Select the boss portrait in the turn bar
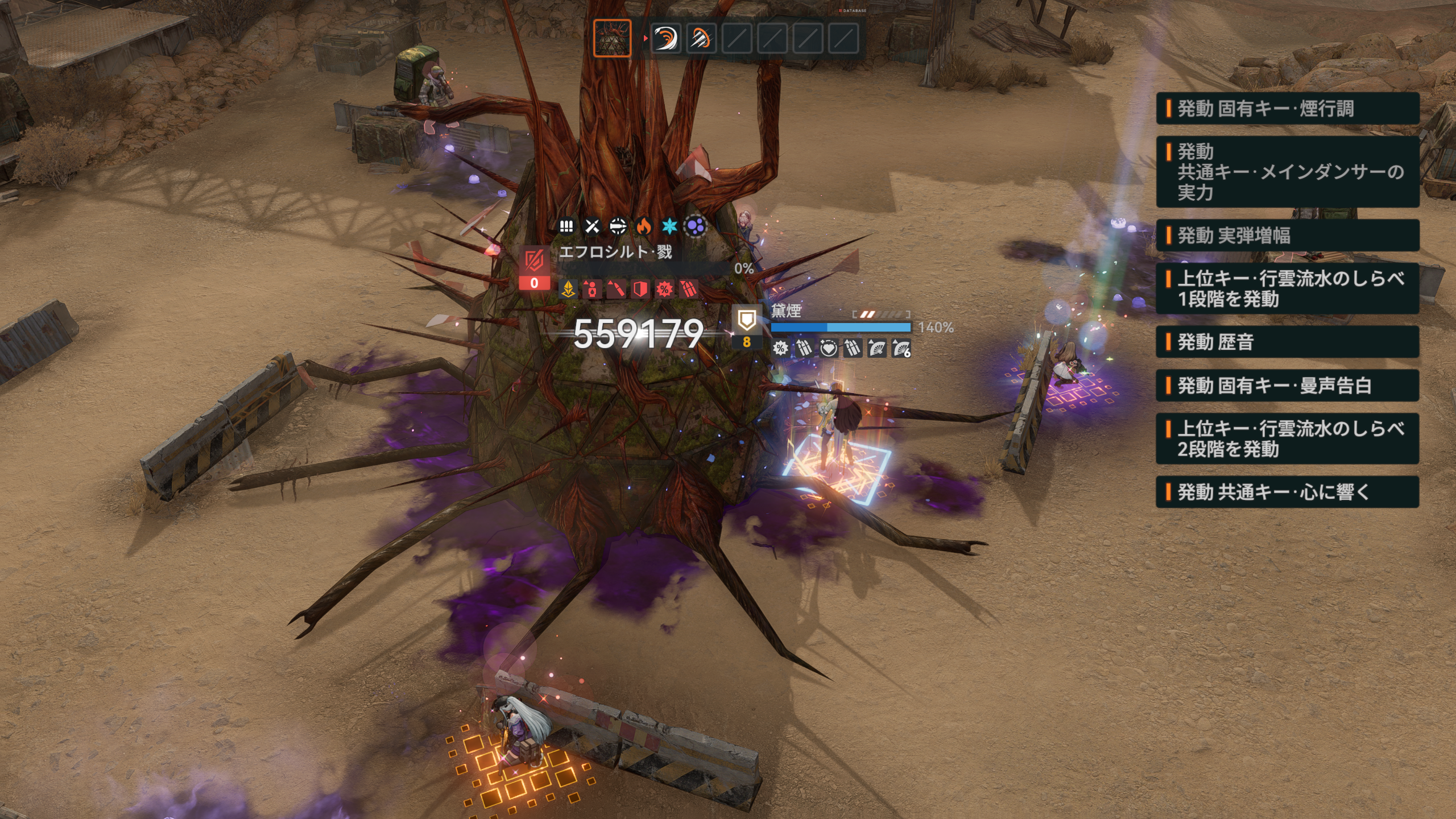Viewport: 1456px width, 819px height. pos(612,38)
